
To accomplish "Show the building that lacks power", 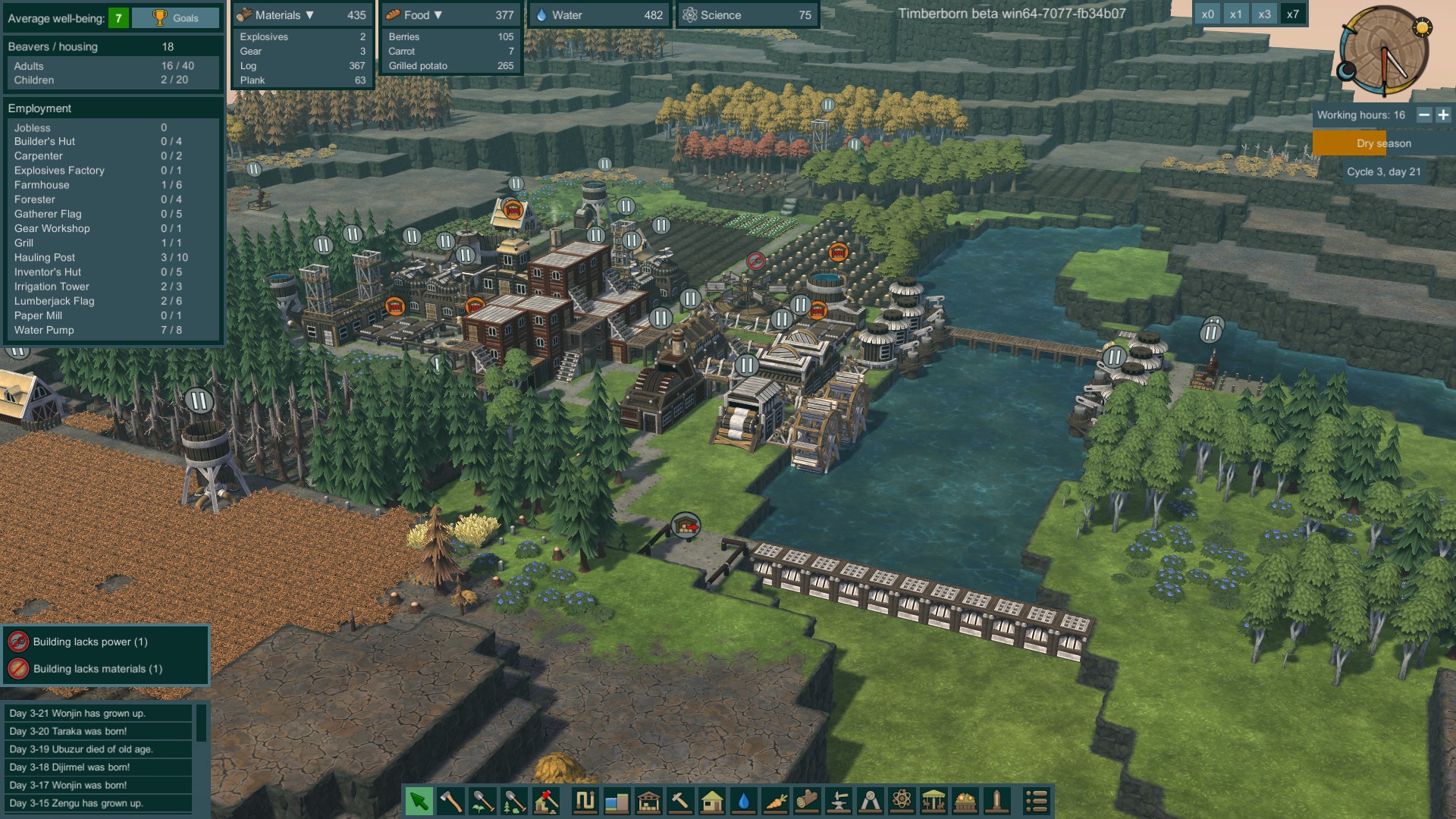I will tap(89, 642).
